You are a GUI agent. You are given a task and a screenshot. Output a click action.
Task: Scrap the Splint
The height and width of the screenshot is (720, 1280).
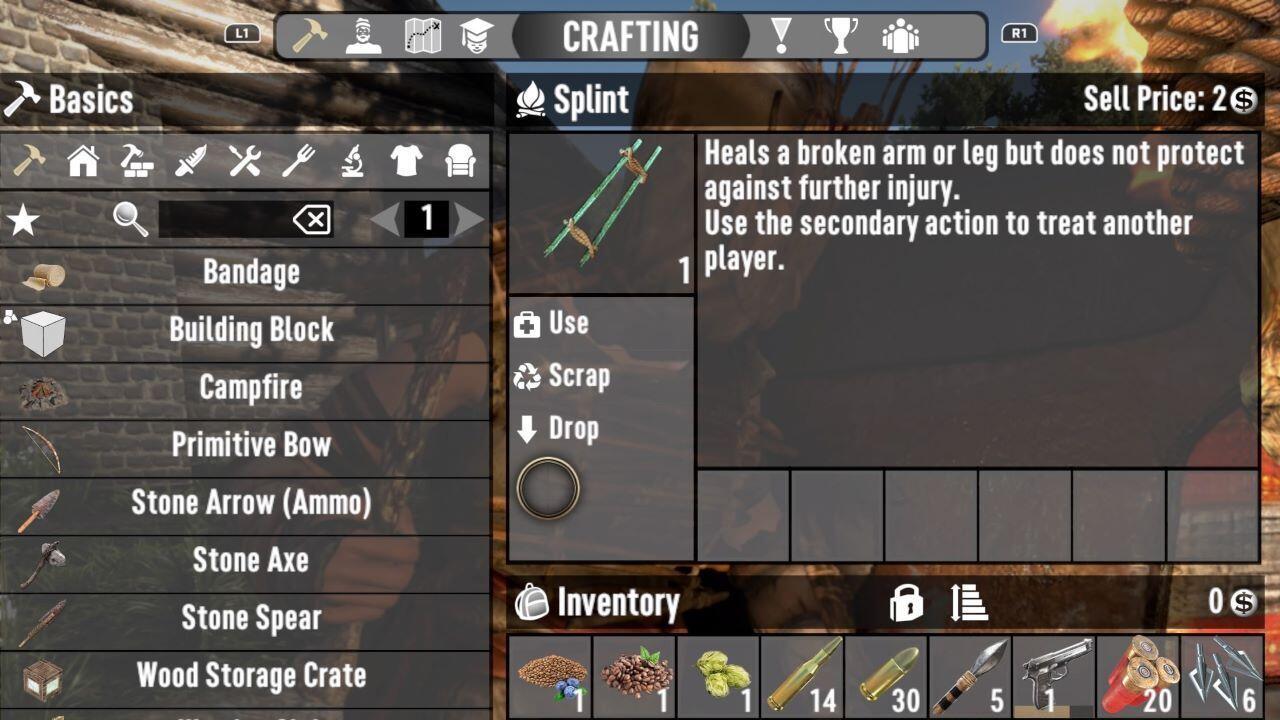575,376
